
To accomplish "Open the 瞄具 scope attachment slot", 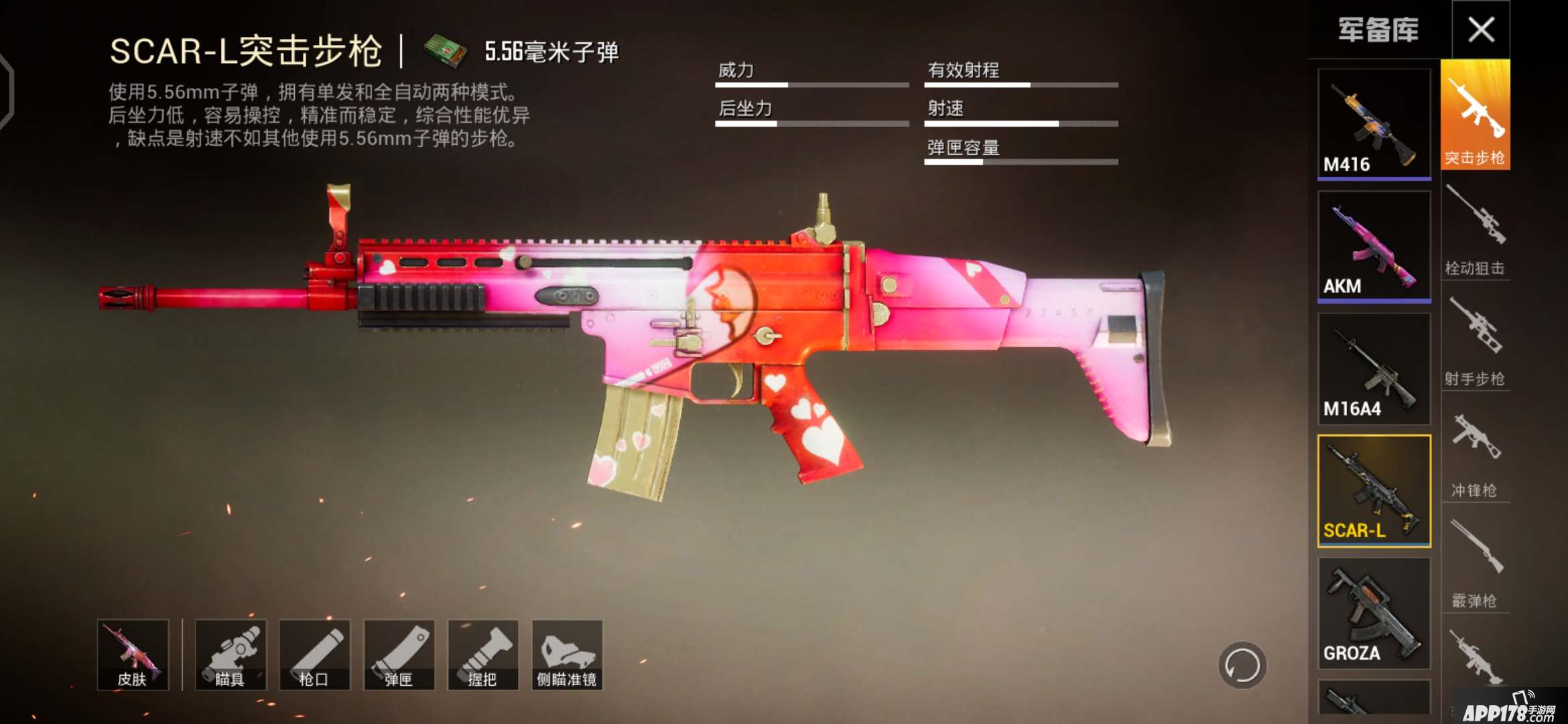I will pos(232,655).
